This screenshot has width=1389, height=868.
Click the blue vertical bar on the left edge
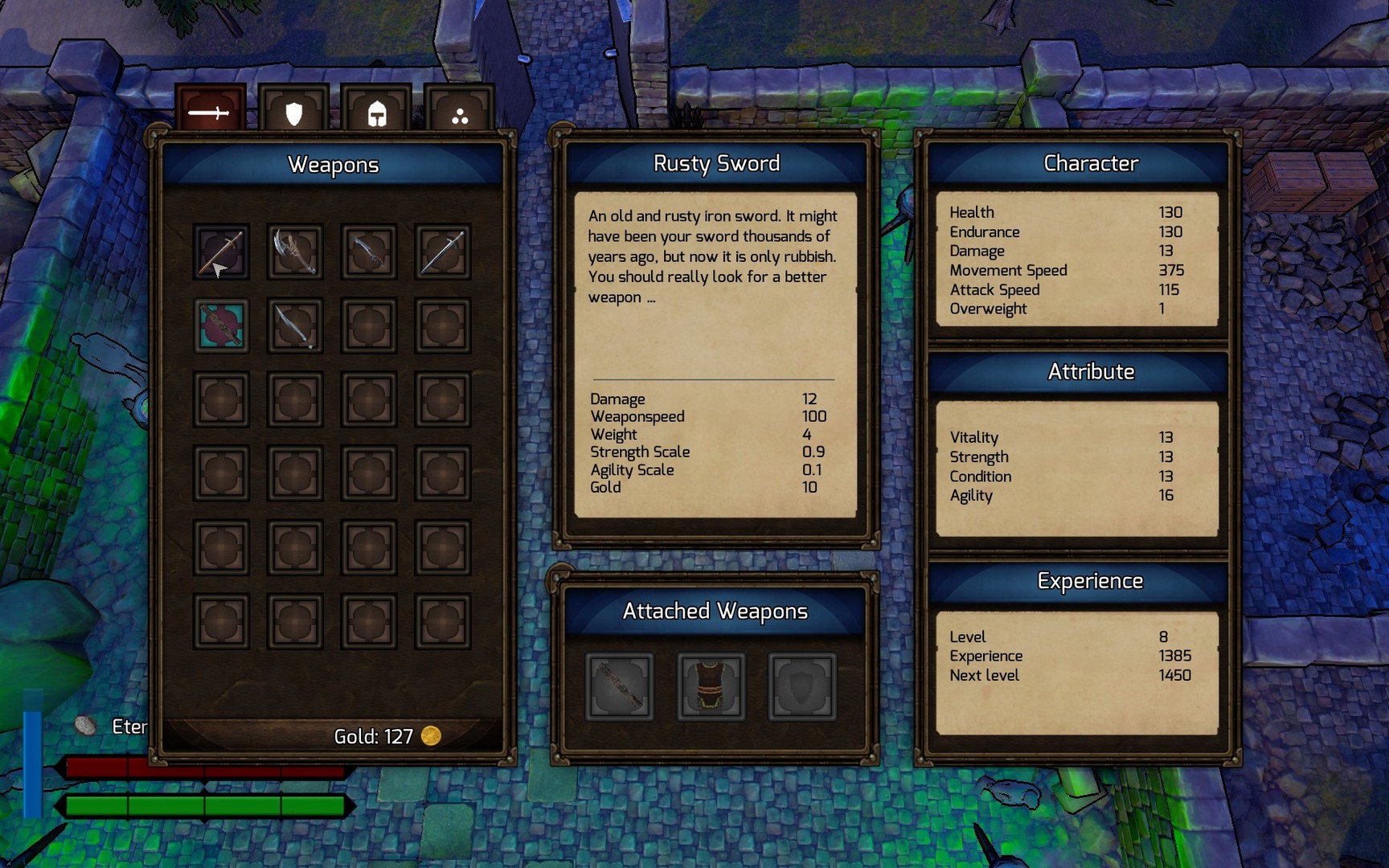32,764
